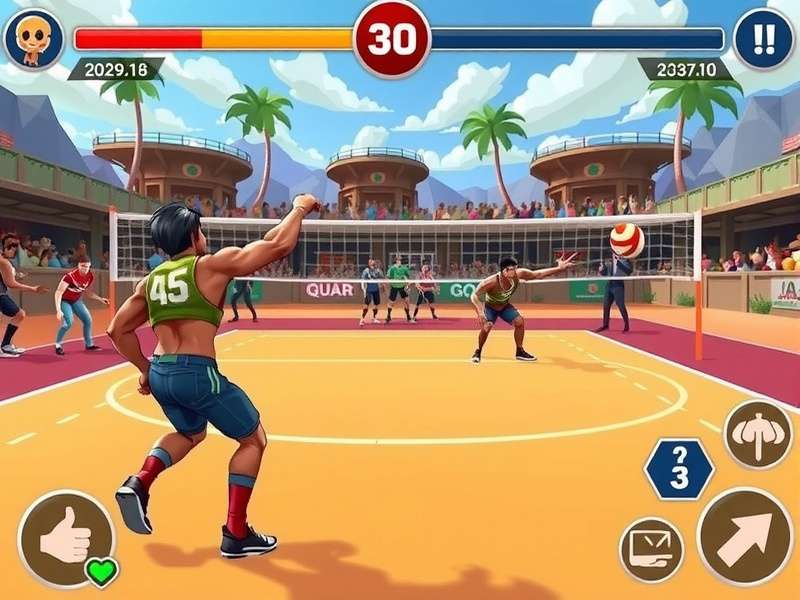Click the double exclamation mark button
This screenshot has width=800, height=600.
click(x=763, y=39)
